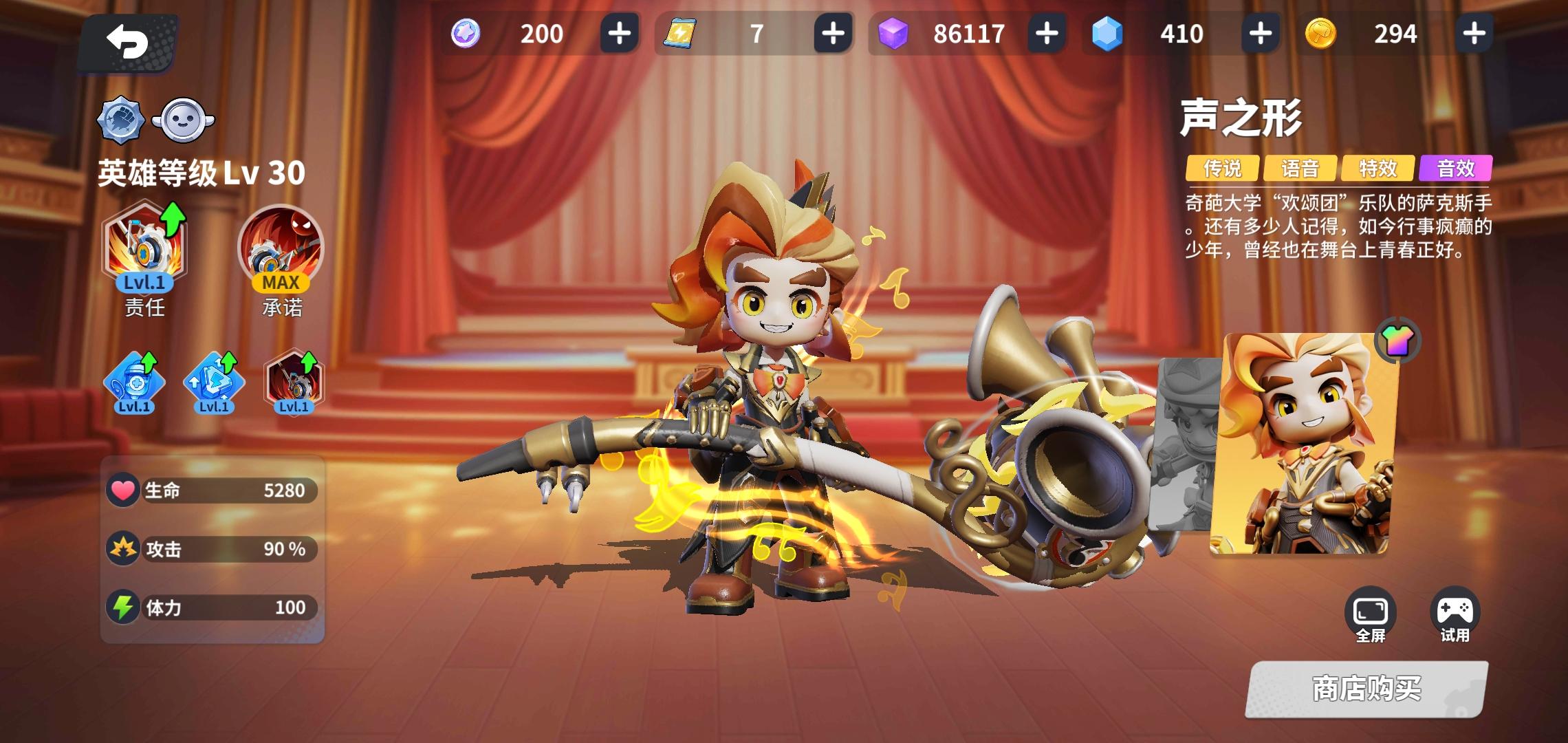
Task: Select the 传说 tag
Action: pyautogui.click(x=1224, y=167)
